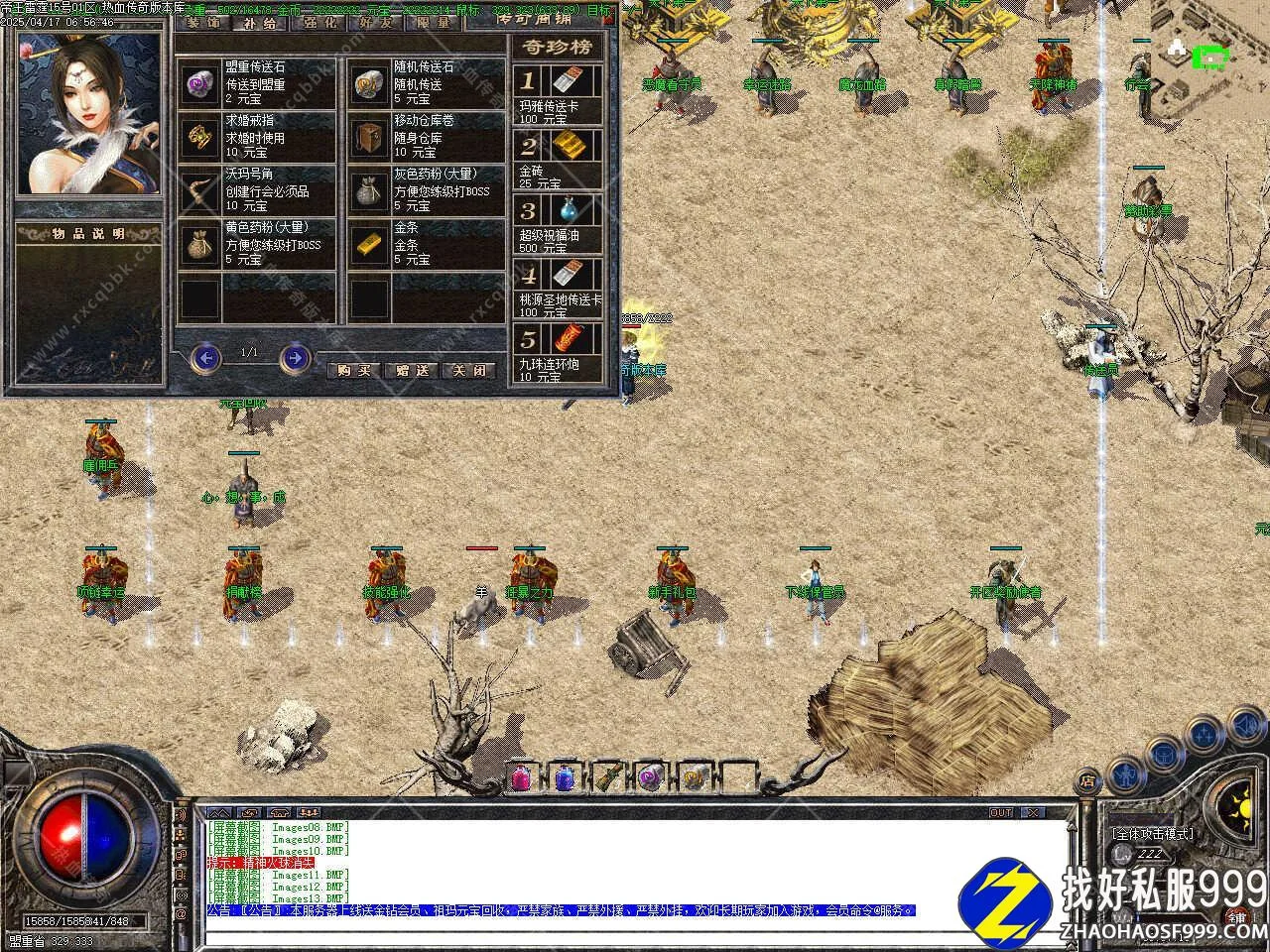The height and width of the screenshot is (952, 1270).
Task: Go to the next shop page arrow
Action: click(x=295, y=357)
